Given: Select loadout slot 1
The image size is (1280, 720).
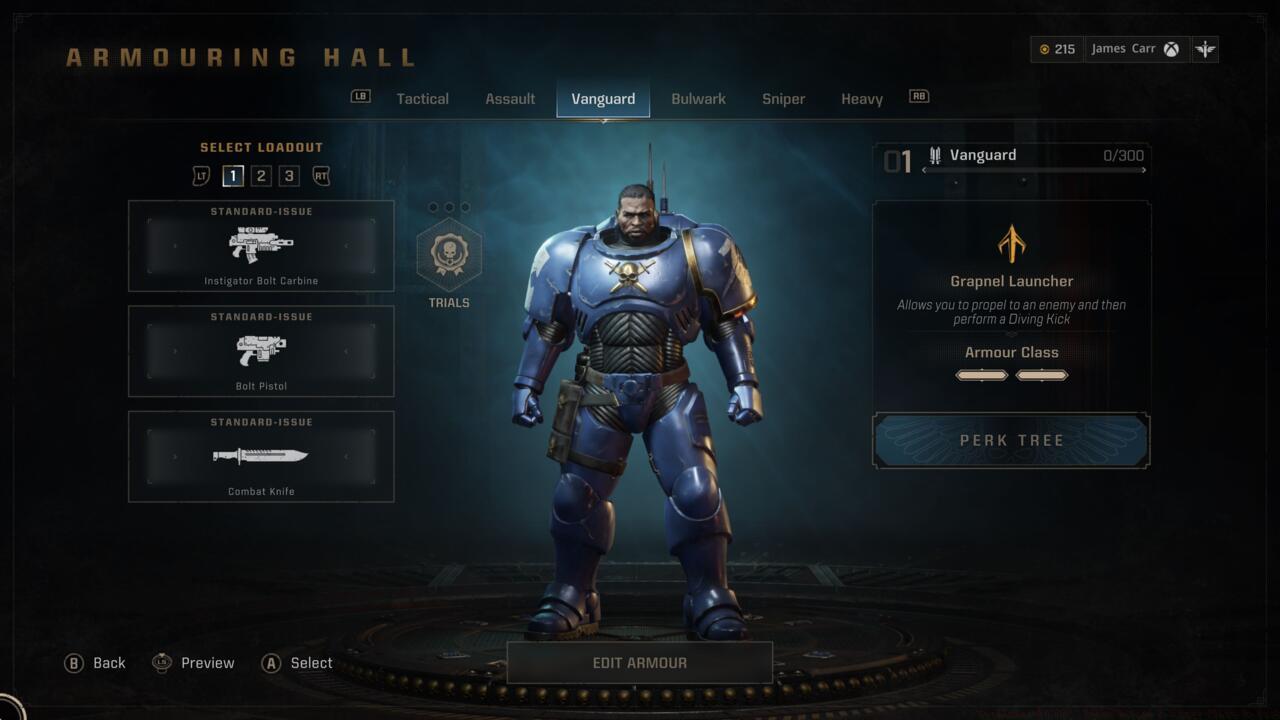Looking at the screenshot, I should (x=233, y=175).
